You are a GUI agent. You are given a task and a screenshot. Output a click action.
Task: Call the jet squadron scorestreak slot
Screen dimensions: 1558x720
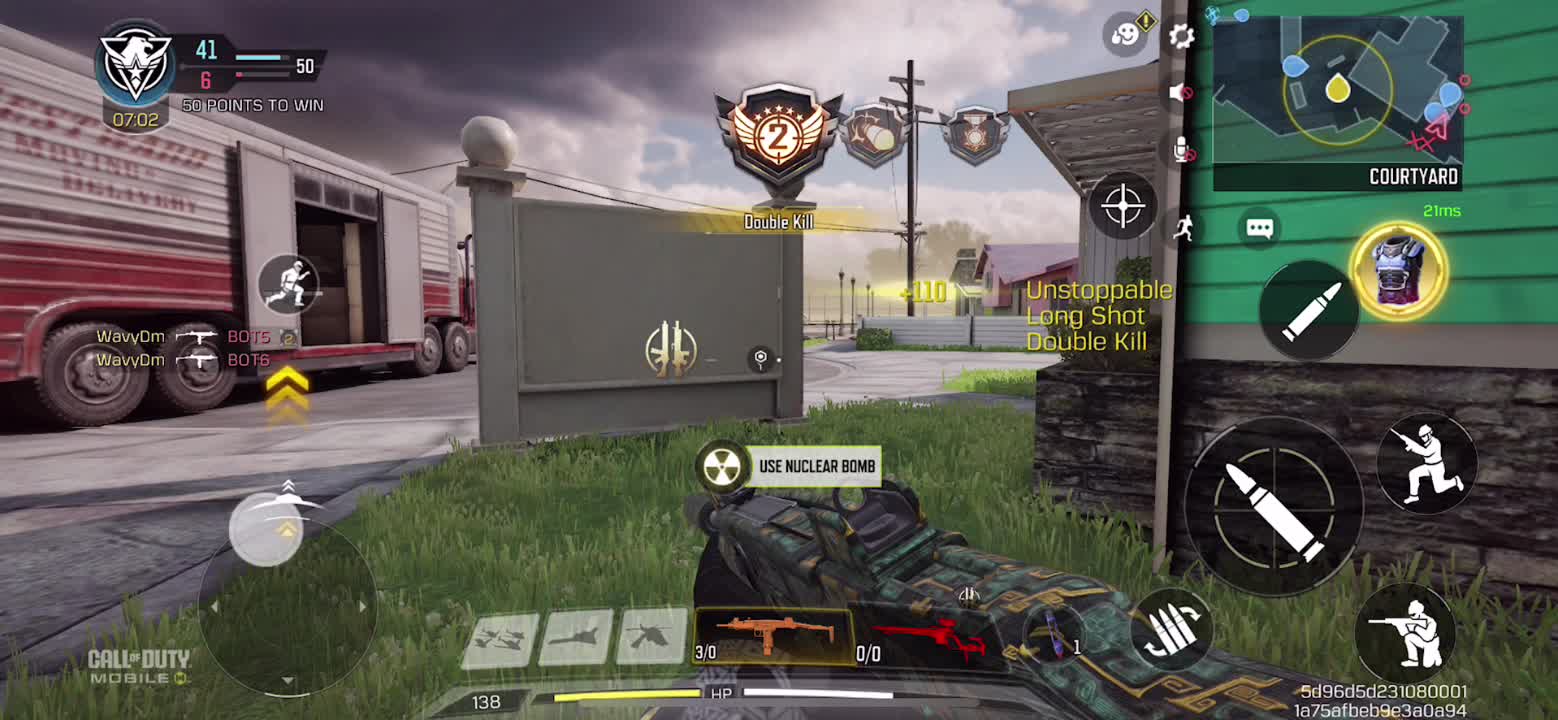coord(500,640)
